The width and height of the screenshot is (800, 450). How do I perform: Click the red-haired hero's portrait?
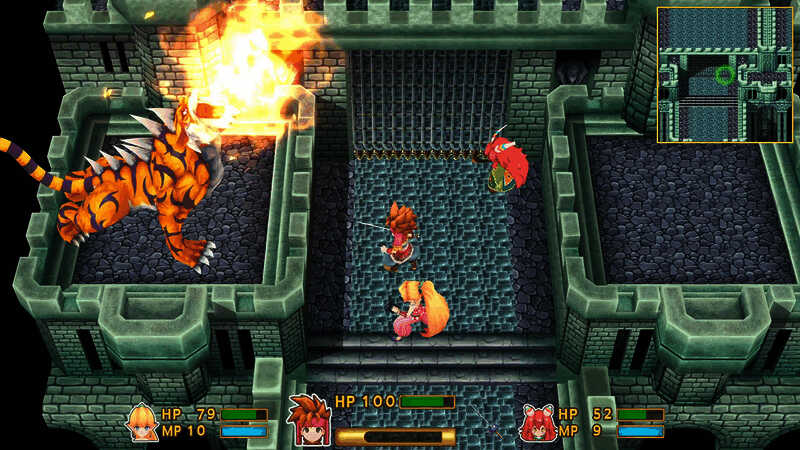point(308,418)
